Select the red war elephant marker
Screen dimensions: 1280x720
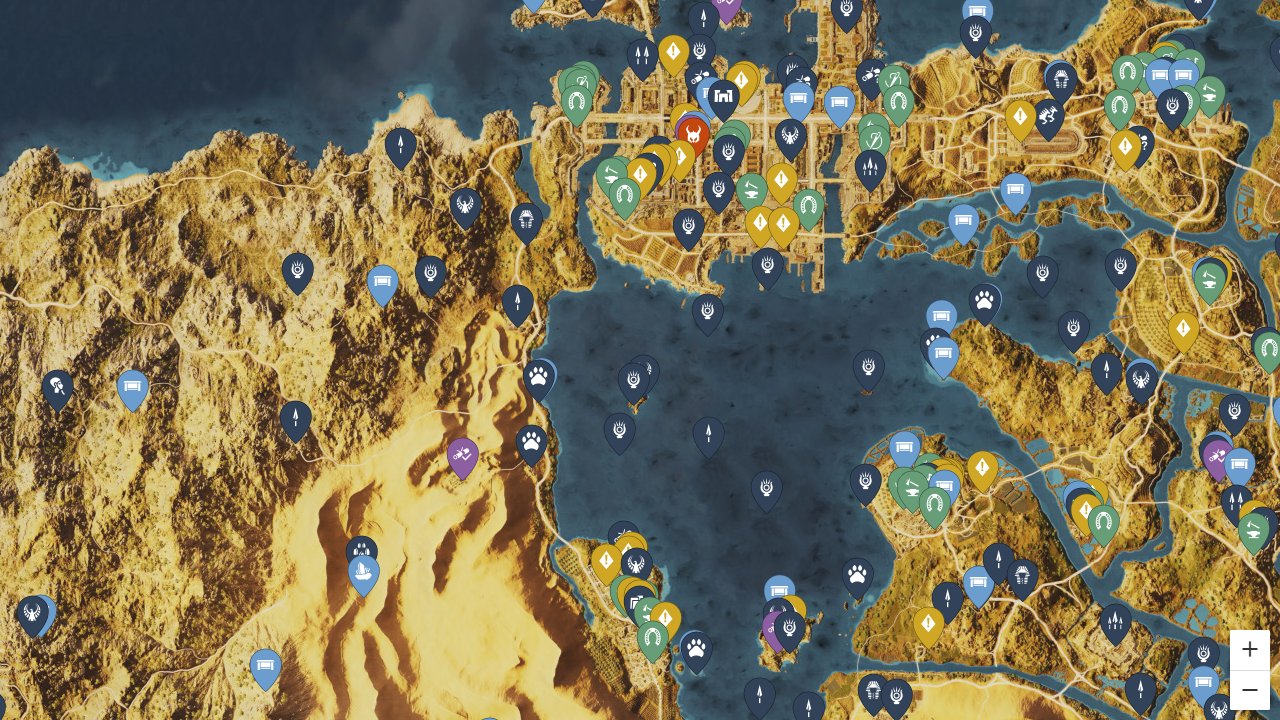(x=694, y=133)
